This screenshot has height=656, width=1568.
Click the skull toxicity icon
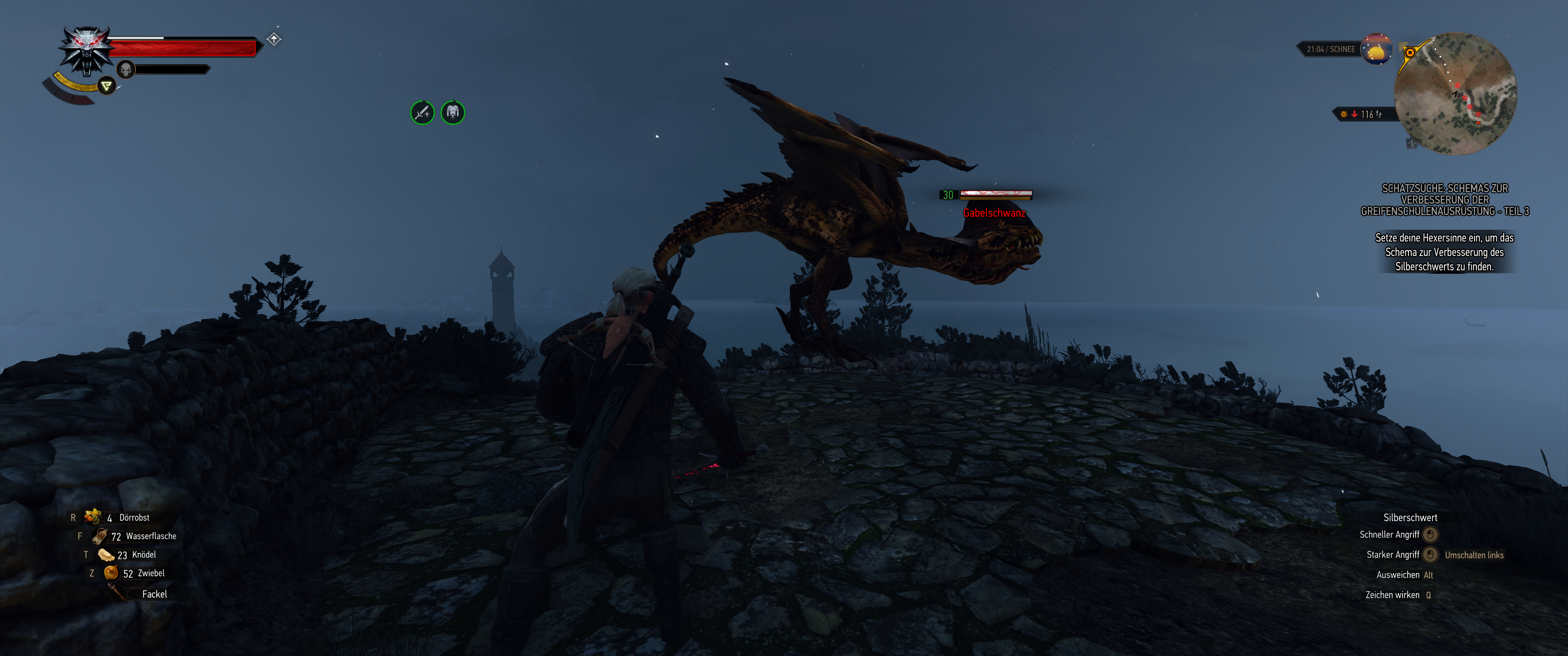(x=125, y=69)
